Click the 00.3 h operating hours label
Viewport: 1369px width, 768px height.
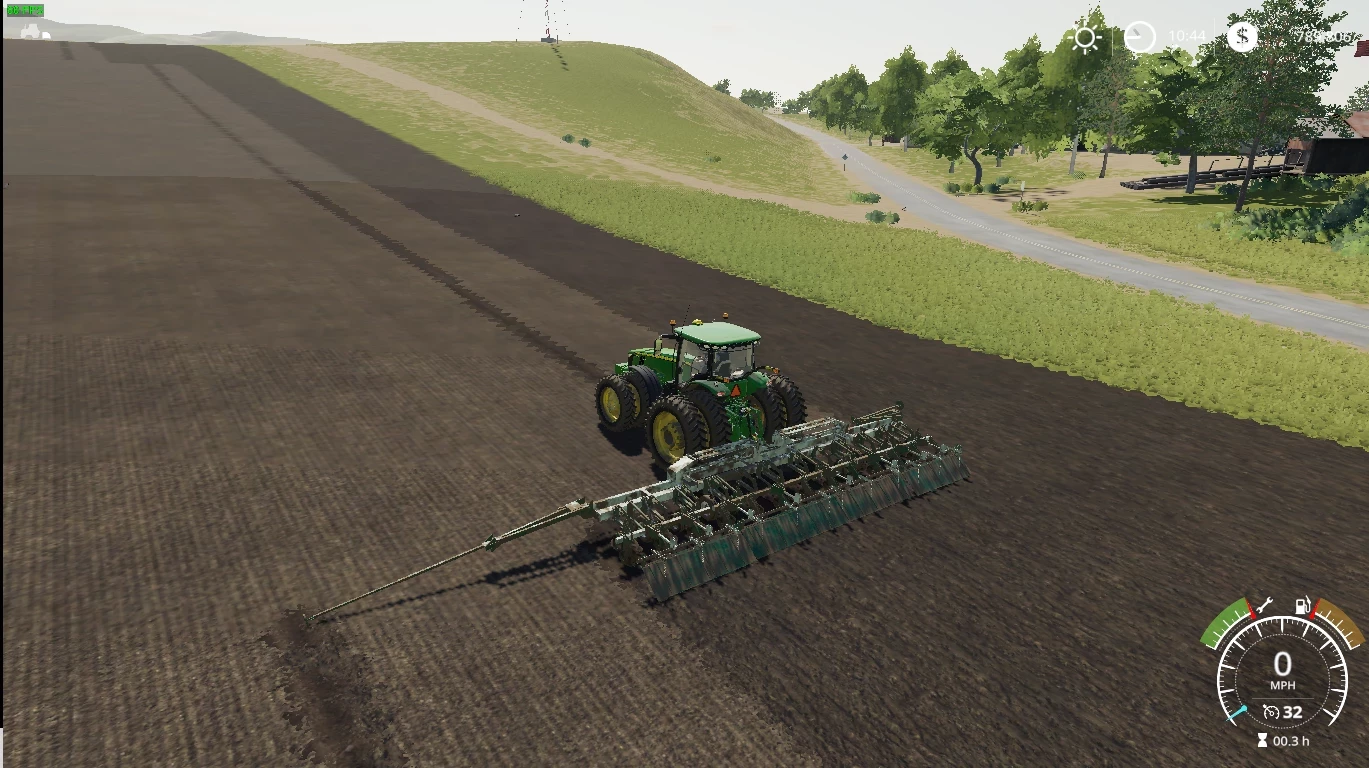pos(1291,741)
